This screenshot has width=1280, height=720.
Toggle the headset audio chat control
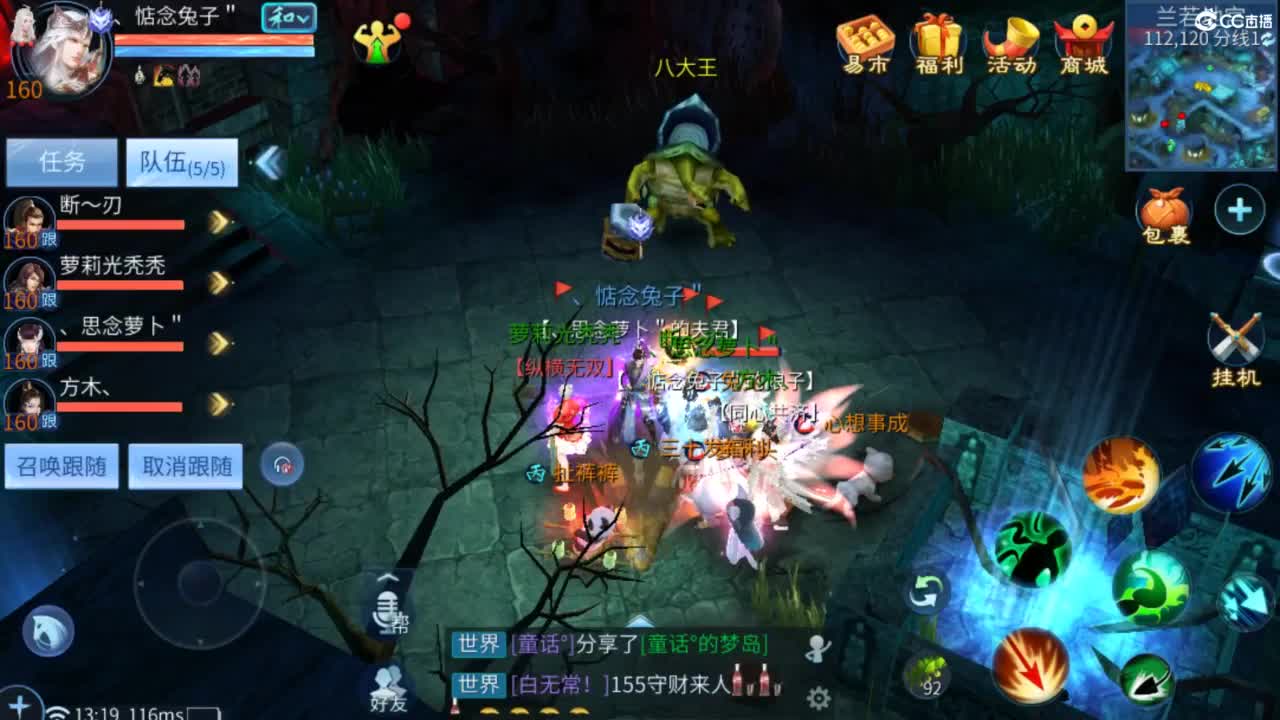[282, 464]
